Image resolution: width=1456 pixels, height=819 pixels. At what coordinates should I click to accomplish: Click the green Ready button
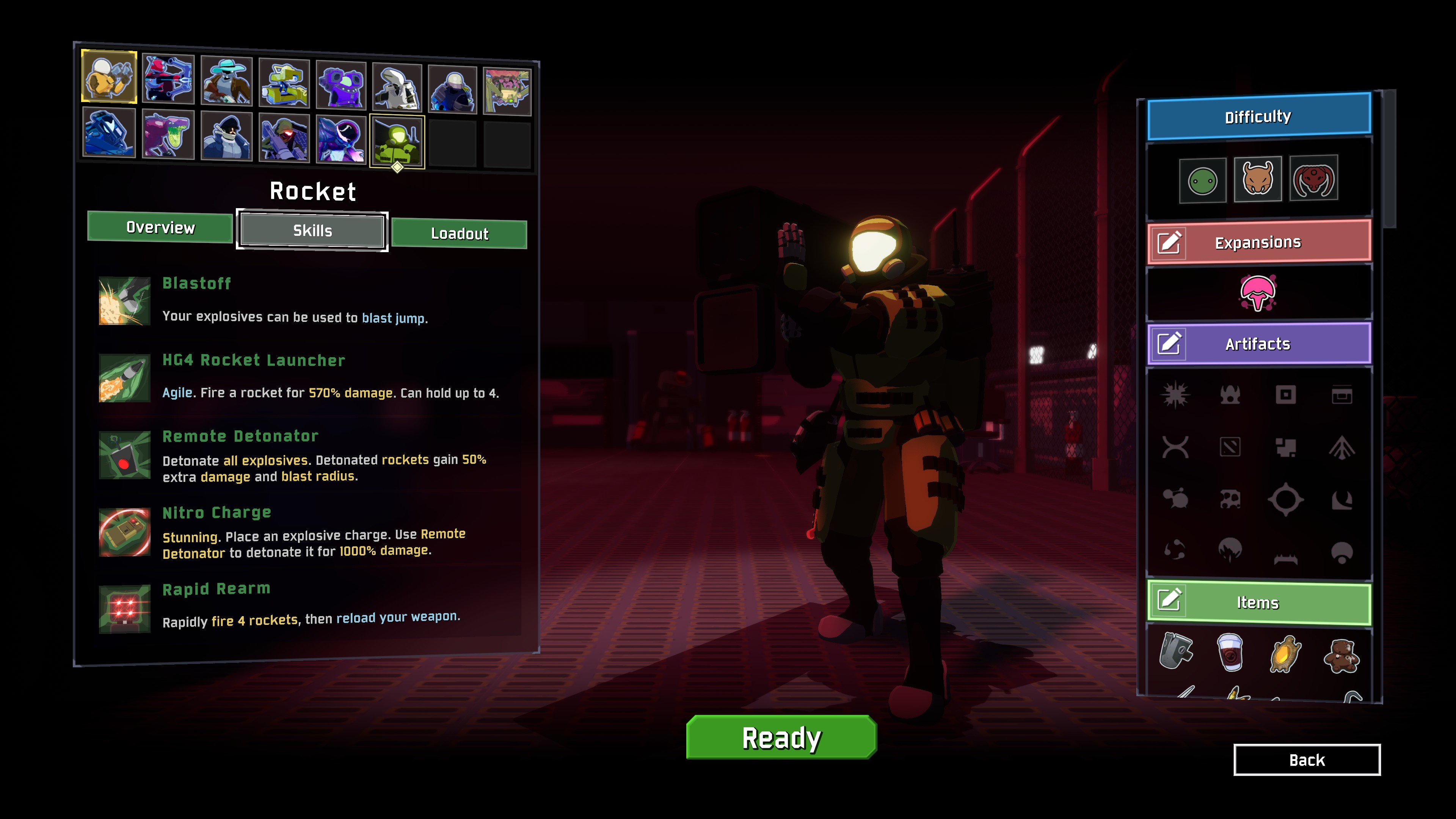pyautogui.click(x=781, y=737)
